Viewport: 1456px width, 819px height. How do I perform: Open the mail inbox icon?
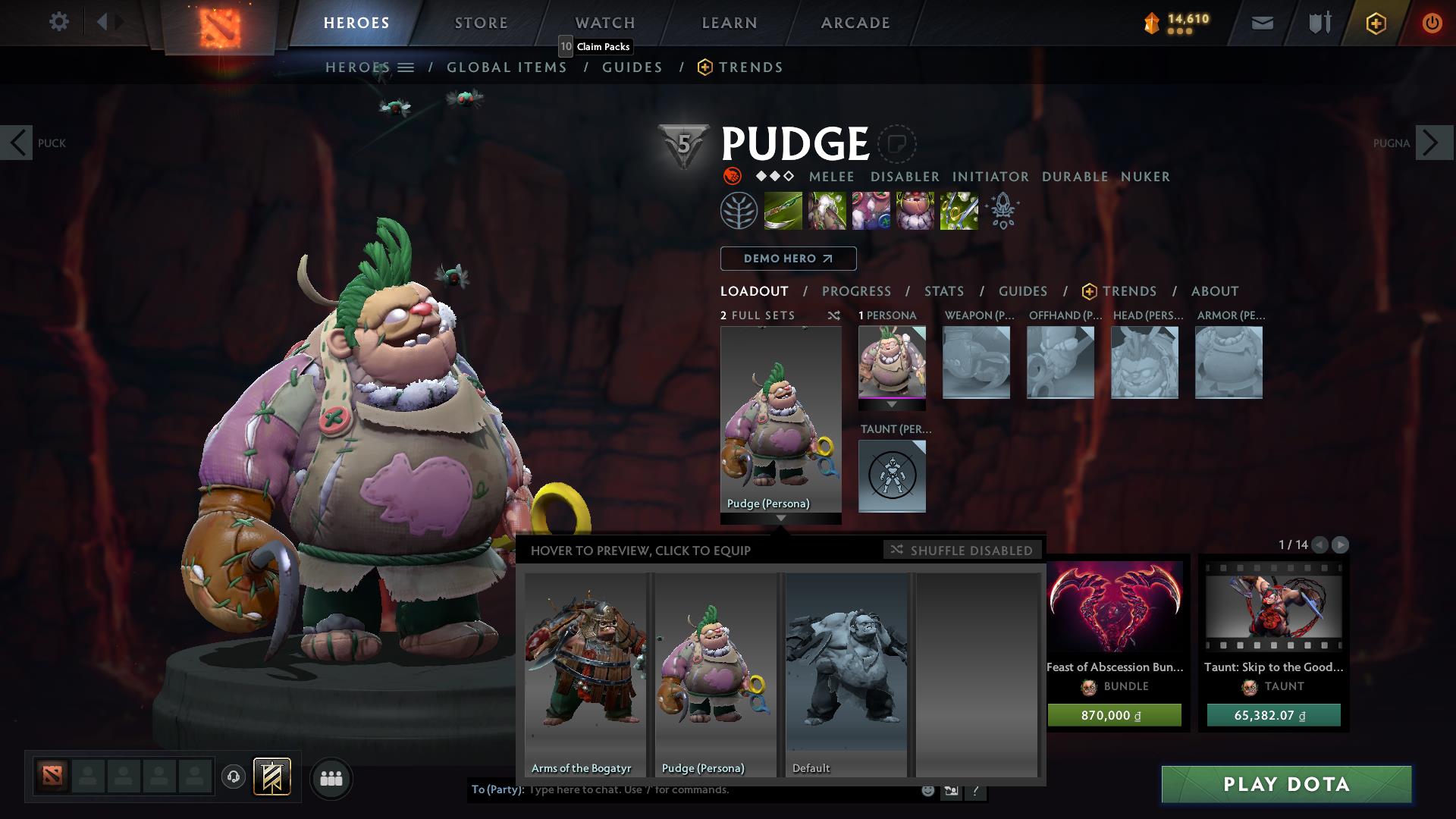coord(1262,23)
